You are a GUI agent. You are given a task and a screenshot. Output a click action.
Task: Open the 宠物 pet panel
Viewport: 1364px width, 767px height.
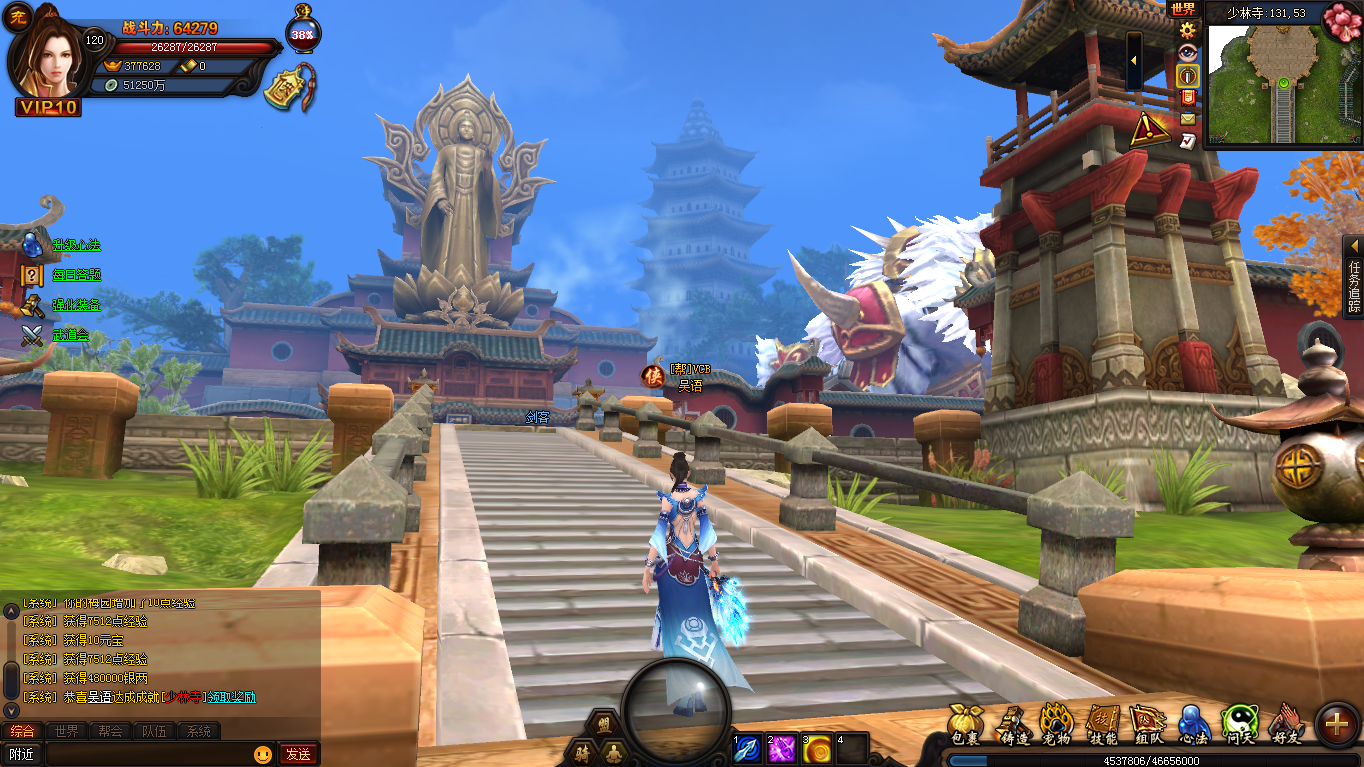1056,724
